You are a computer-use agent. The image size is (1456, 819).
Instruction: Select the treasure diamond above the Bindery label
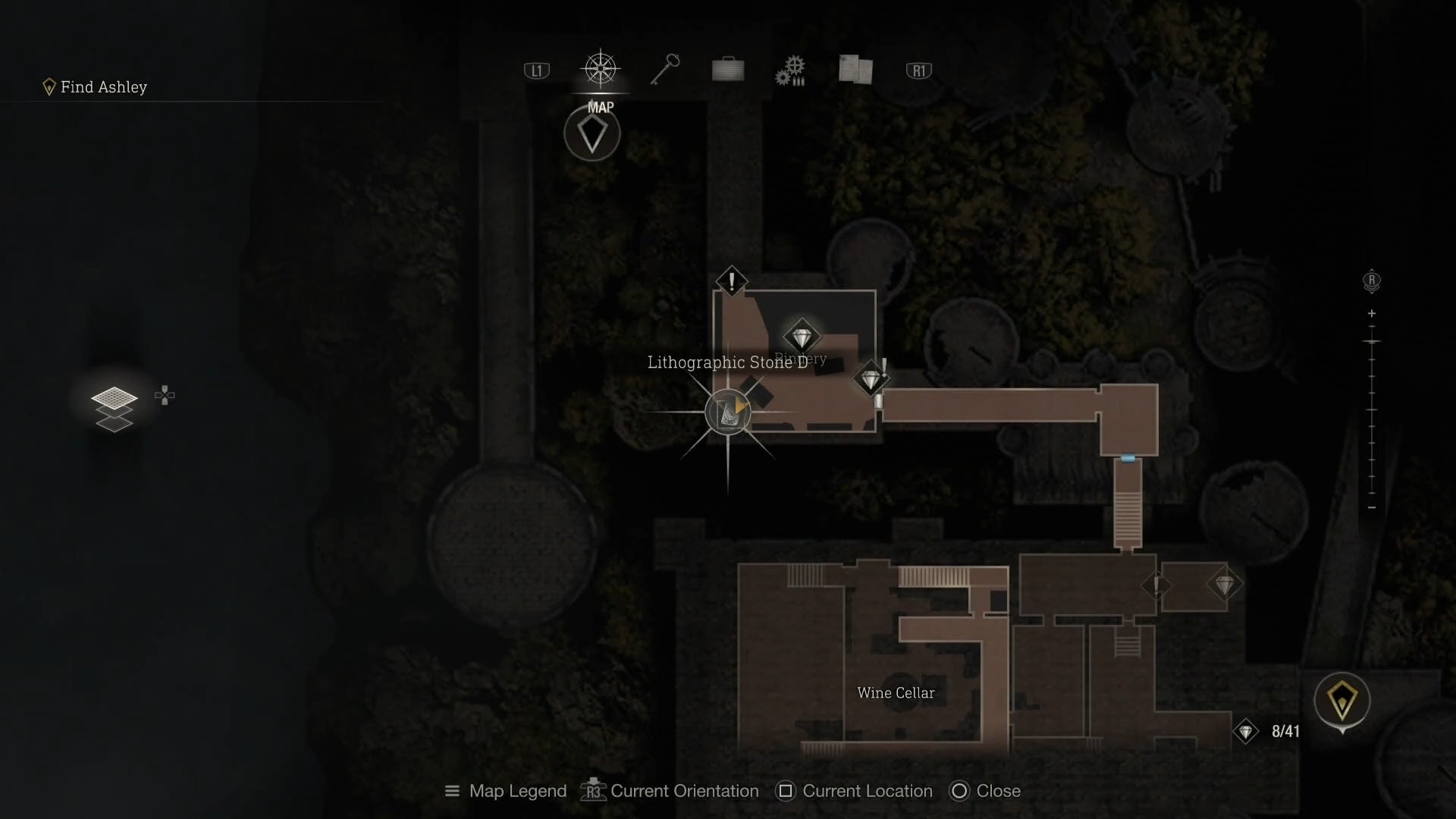click(802, 336)
